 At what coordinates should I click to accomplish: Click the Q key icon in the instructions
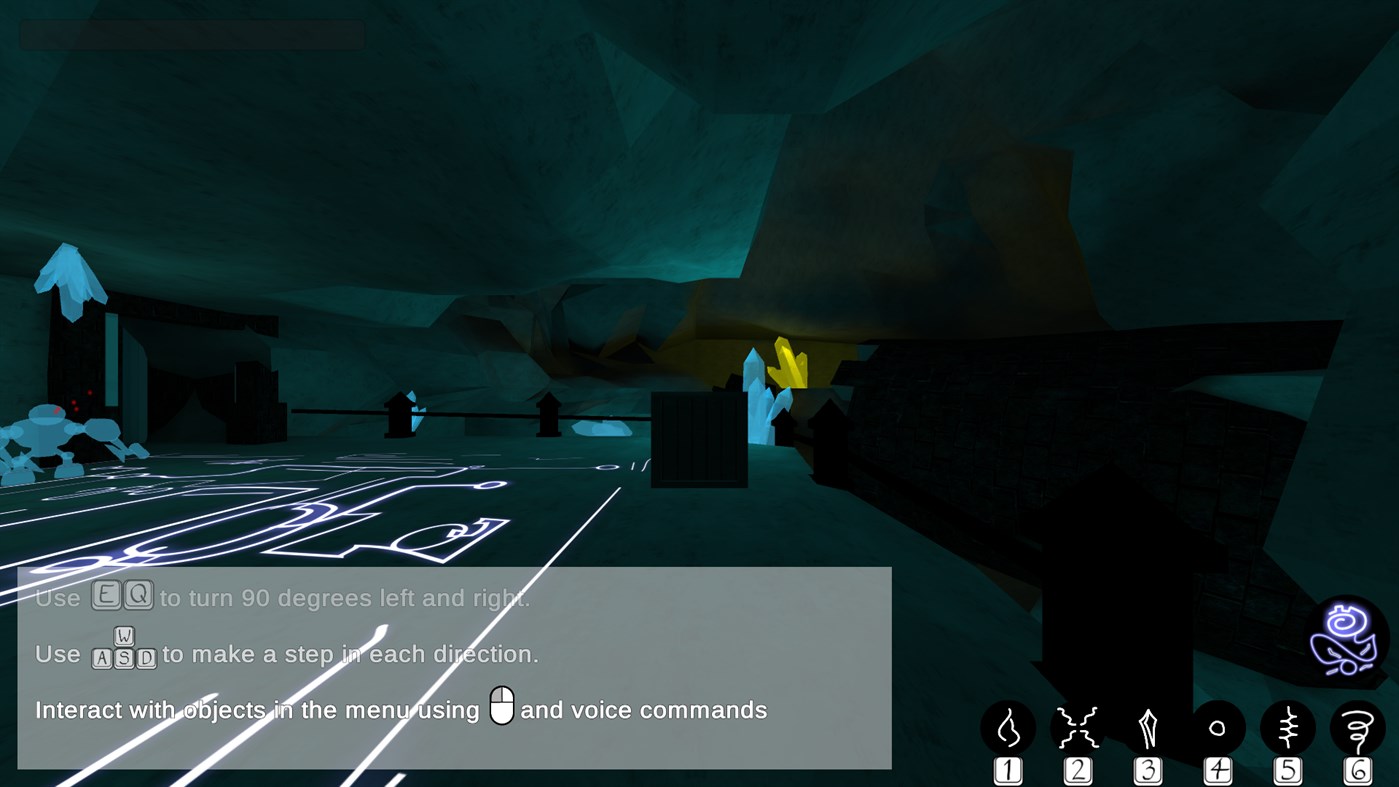pos(140,597)
